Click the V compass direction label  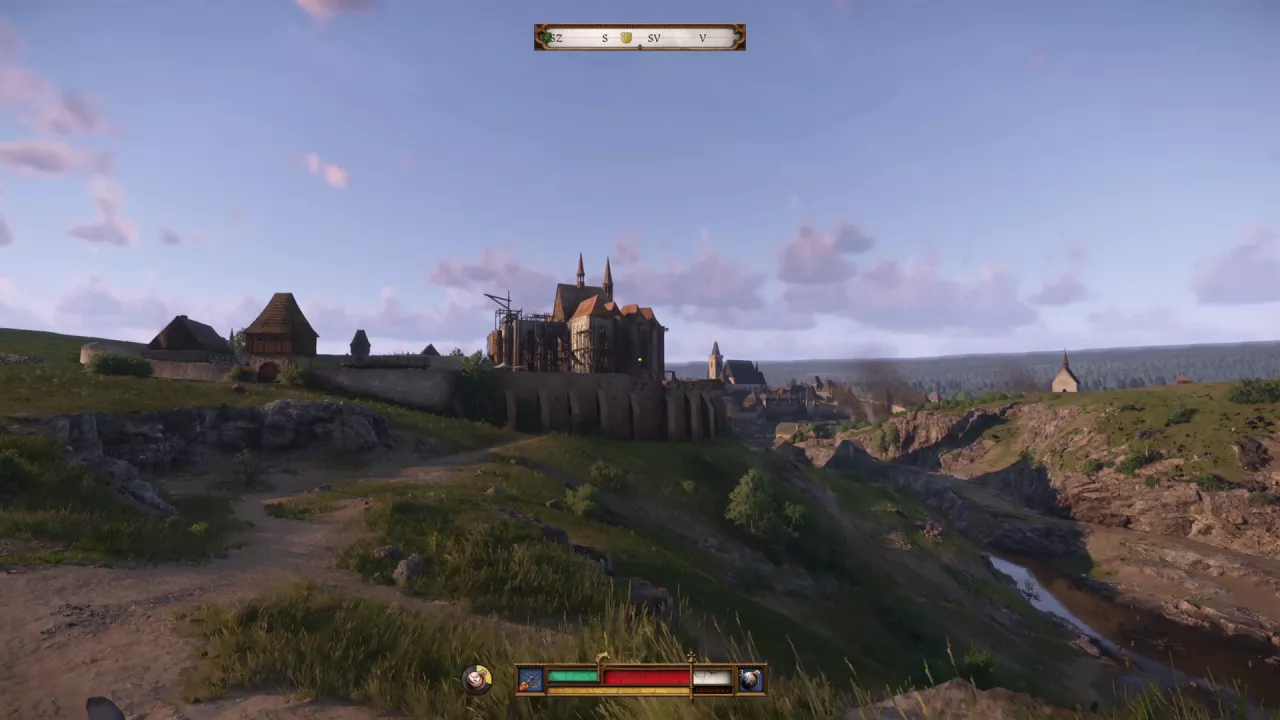click(702, 38)
